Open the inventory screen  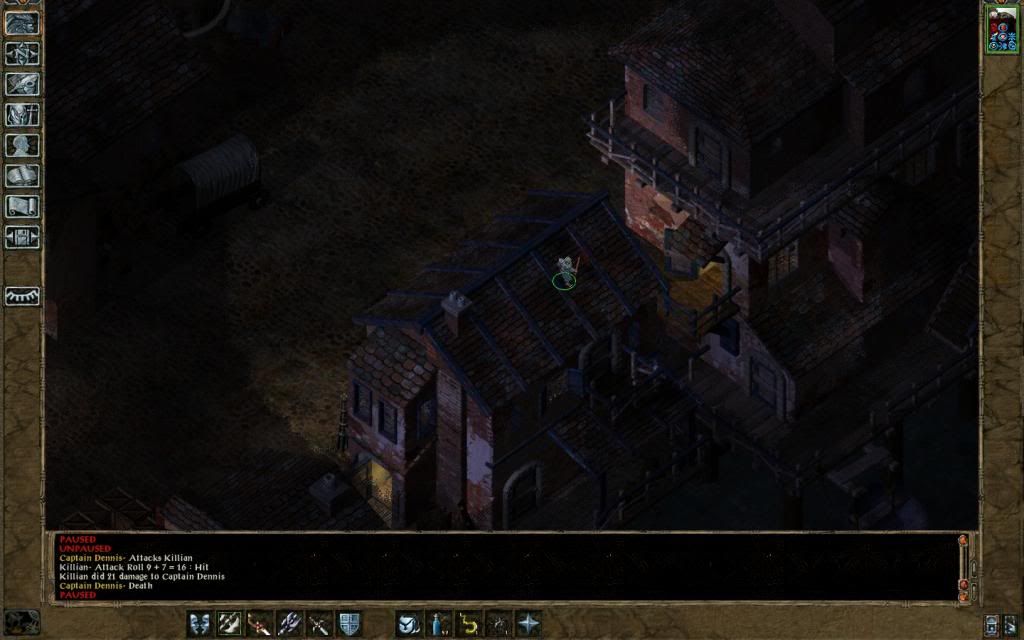click(x=22, y=114)
